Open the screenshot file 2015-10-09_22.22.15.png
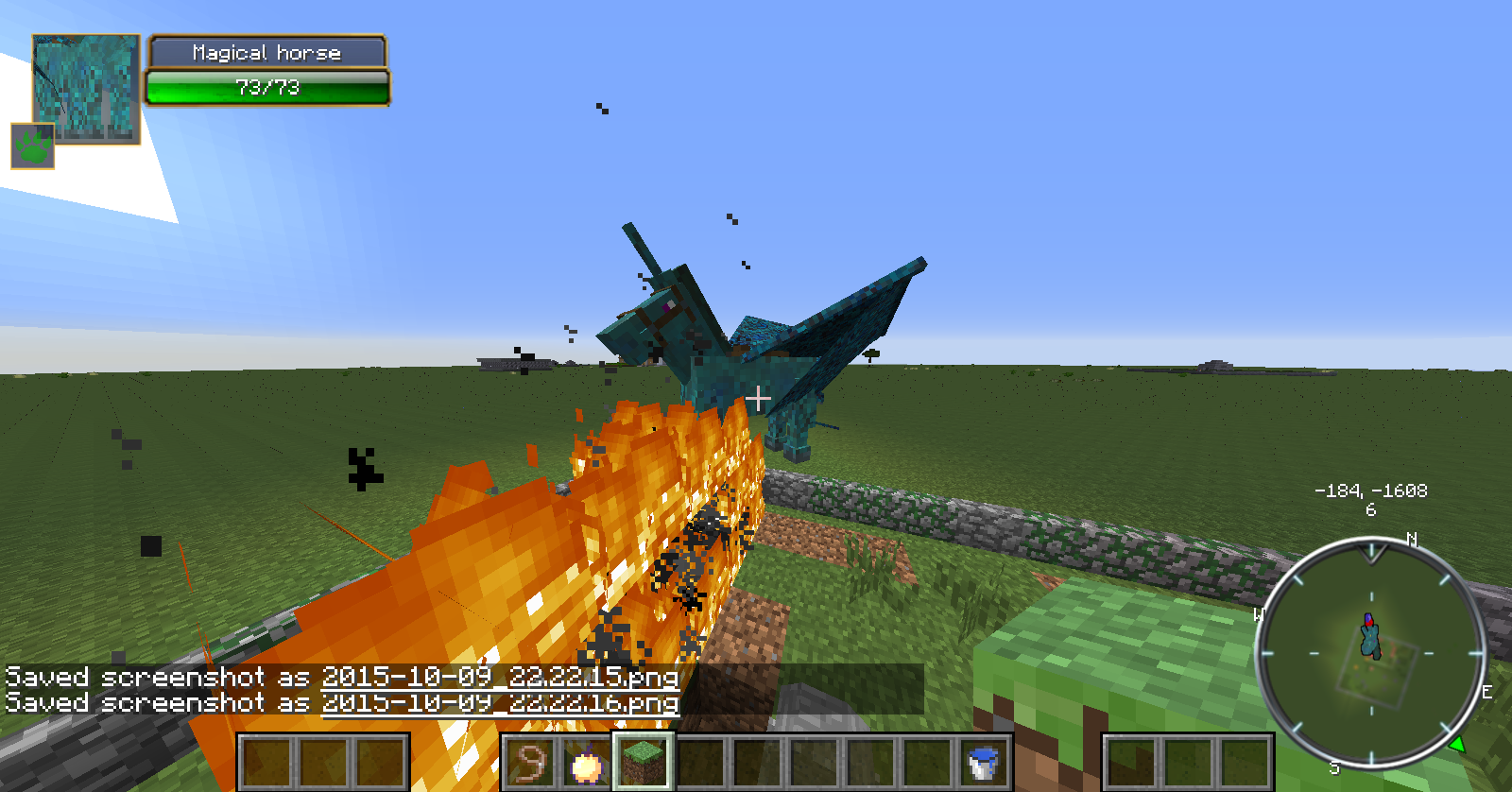Viewport: 1512px width, 792px height. pos(500,678)
